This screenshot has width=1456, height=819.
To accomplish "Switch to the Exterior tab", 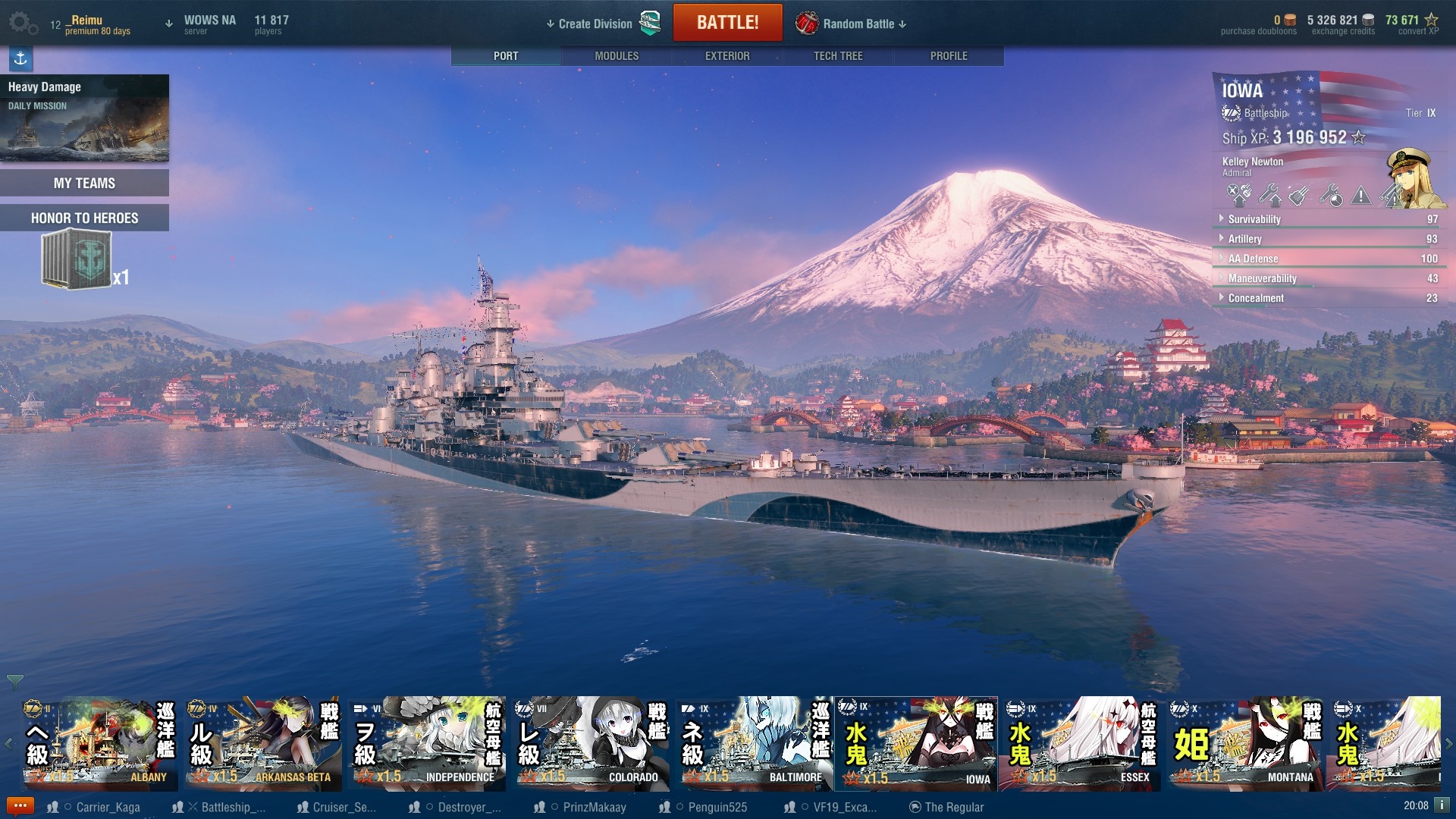I will tap(726, 56).
